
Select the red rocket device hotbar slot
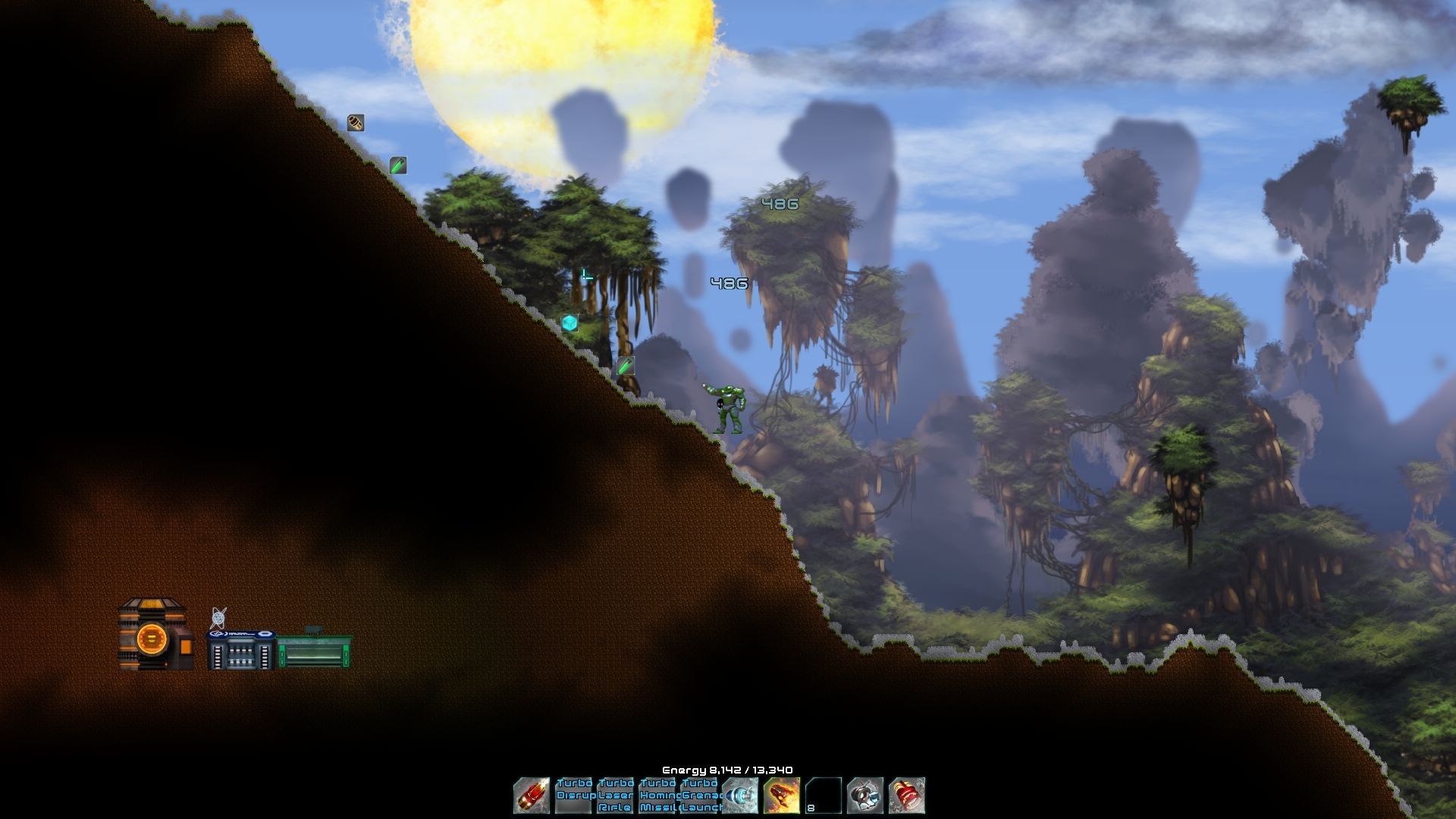[x=532, y=795]
